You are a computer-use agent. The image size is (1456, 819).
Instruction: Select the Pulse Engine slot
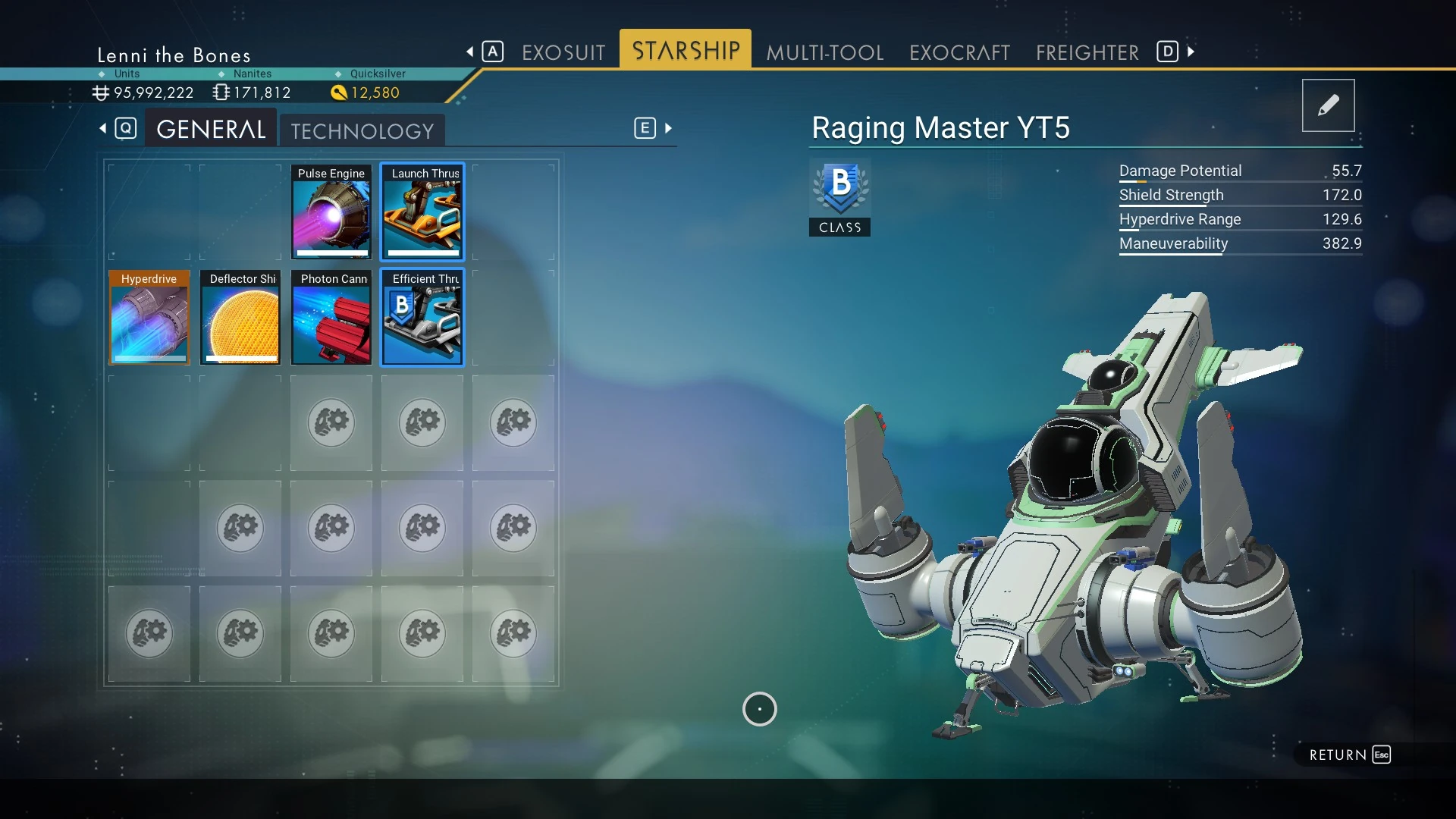coord(331,212)
